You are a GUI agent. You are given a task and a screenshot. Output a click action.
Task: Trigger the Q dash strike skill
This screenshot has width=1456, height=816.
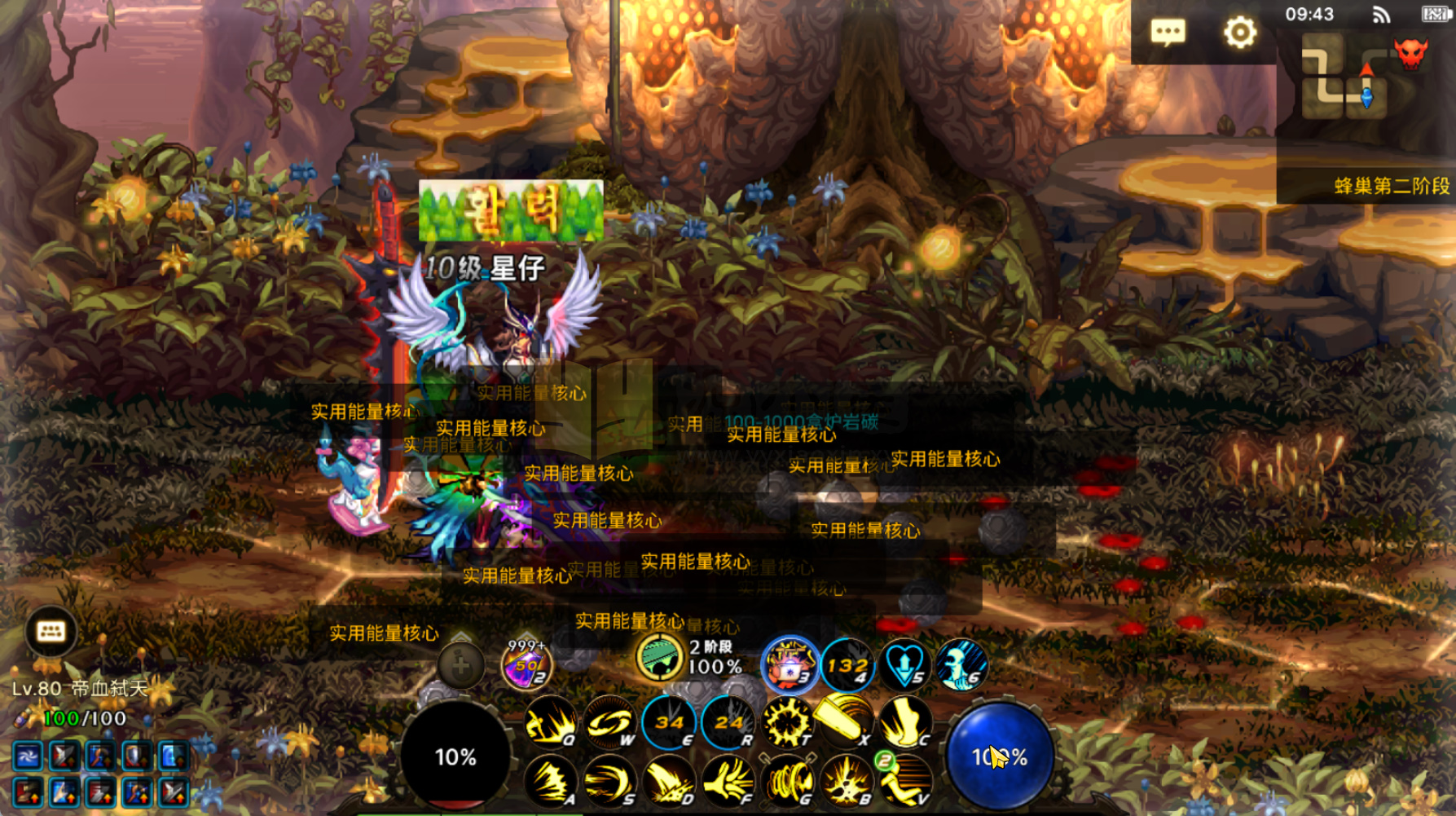[550, 722]
